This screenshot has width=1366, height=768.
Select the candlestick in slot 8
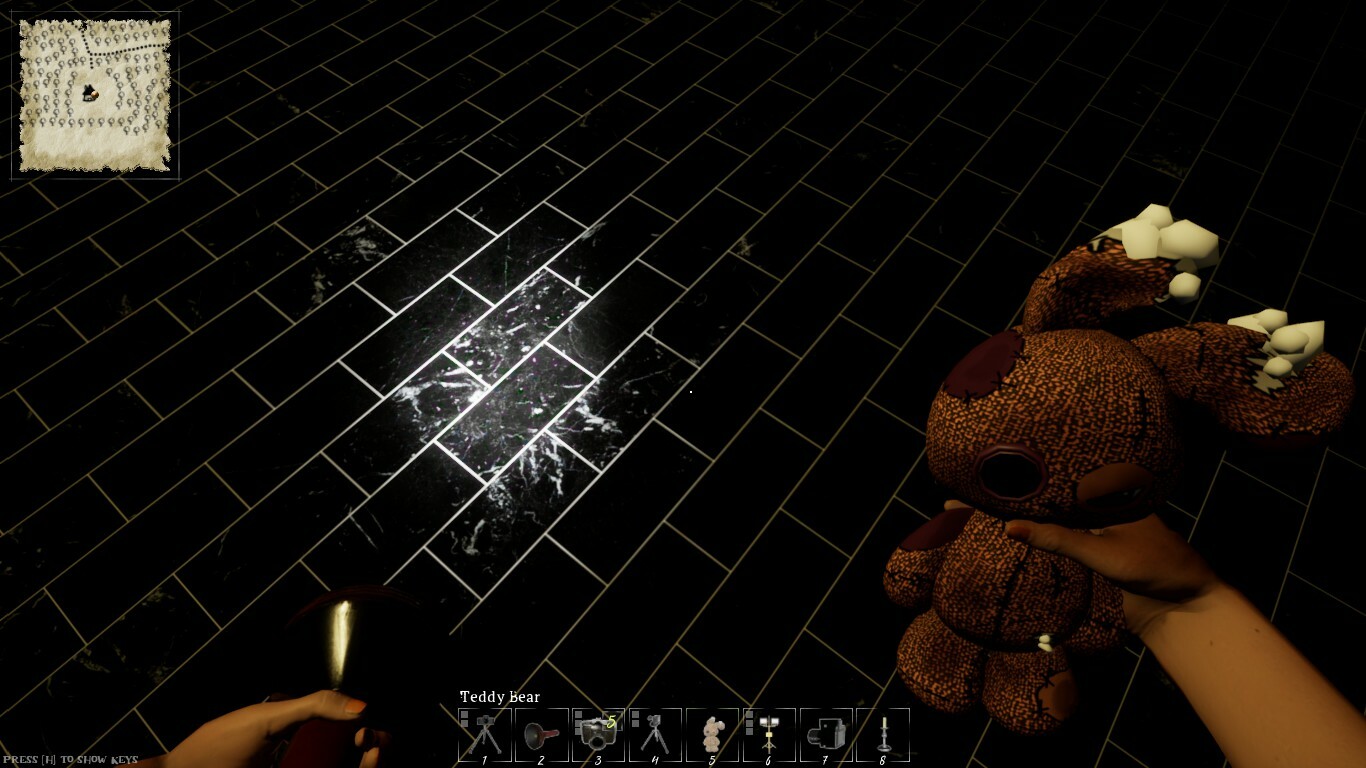[883, 733]
